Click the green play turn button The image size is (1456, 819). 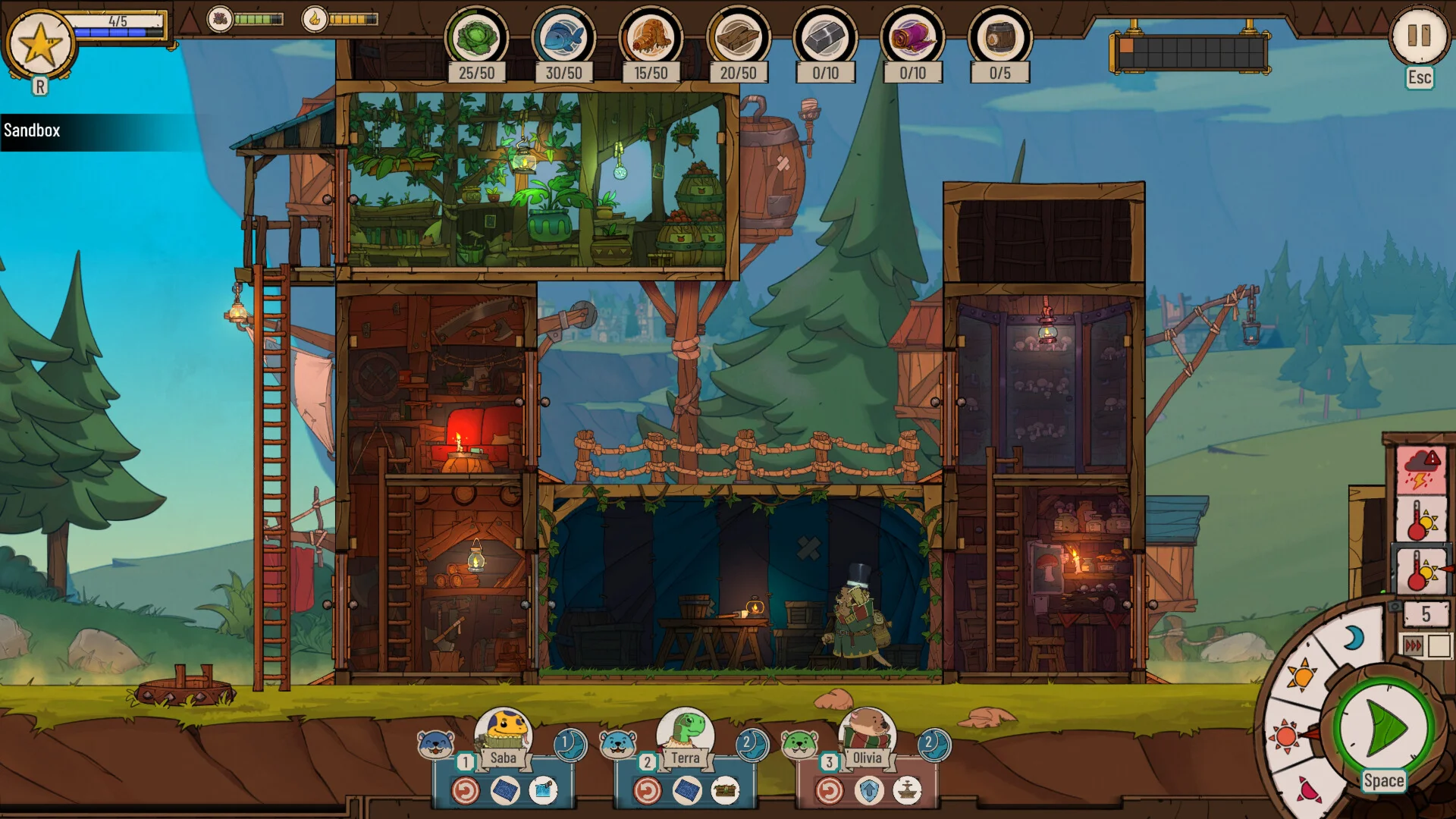click(x=1383, y=729)
